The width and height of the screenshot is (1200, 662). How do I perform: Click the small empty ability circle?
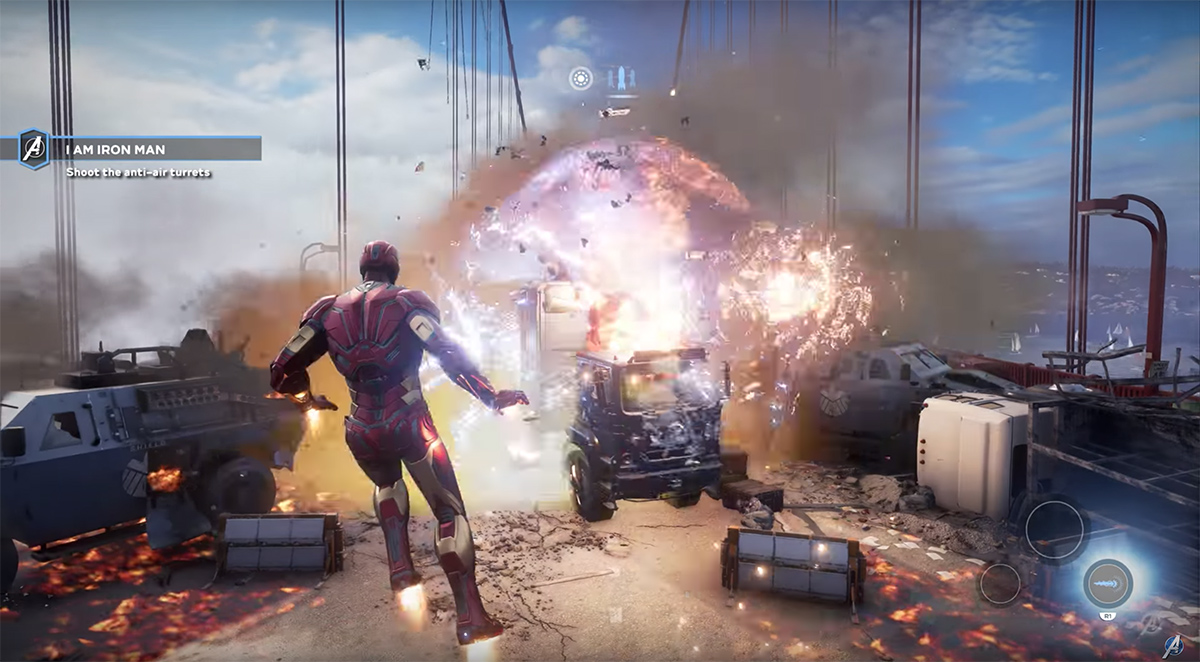click(x=1000, y=584)
